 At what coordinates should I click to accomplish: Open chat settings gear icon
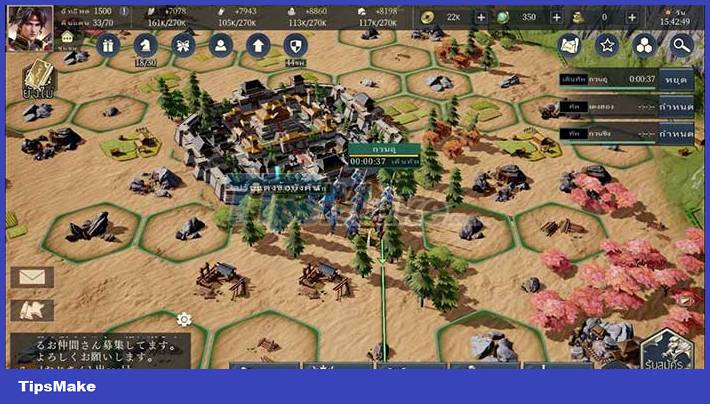click(x=184, y=320)
